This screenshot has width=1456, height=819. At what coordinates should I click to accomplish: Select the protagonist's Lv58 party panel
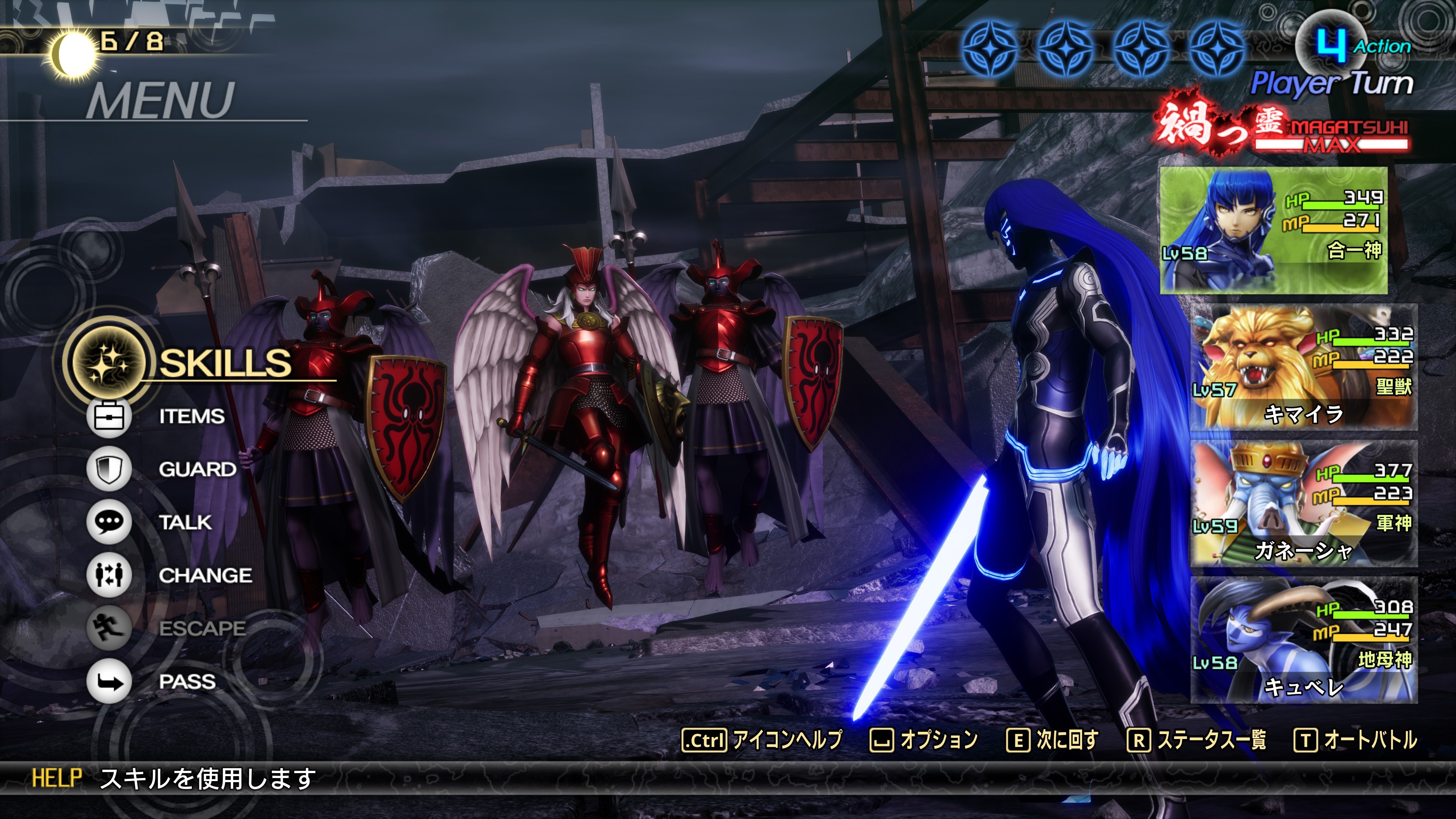[1274, 231]
